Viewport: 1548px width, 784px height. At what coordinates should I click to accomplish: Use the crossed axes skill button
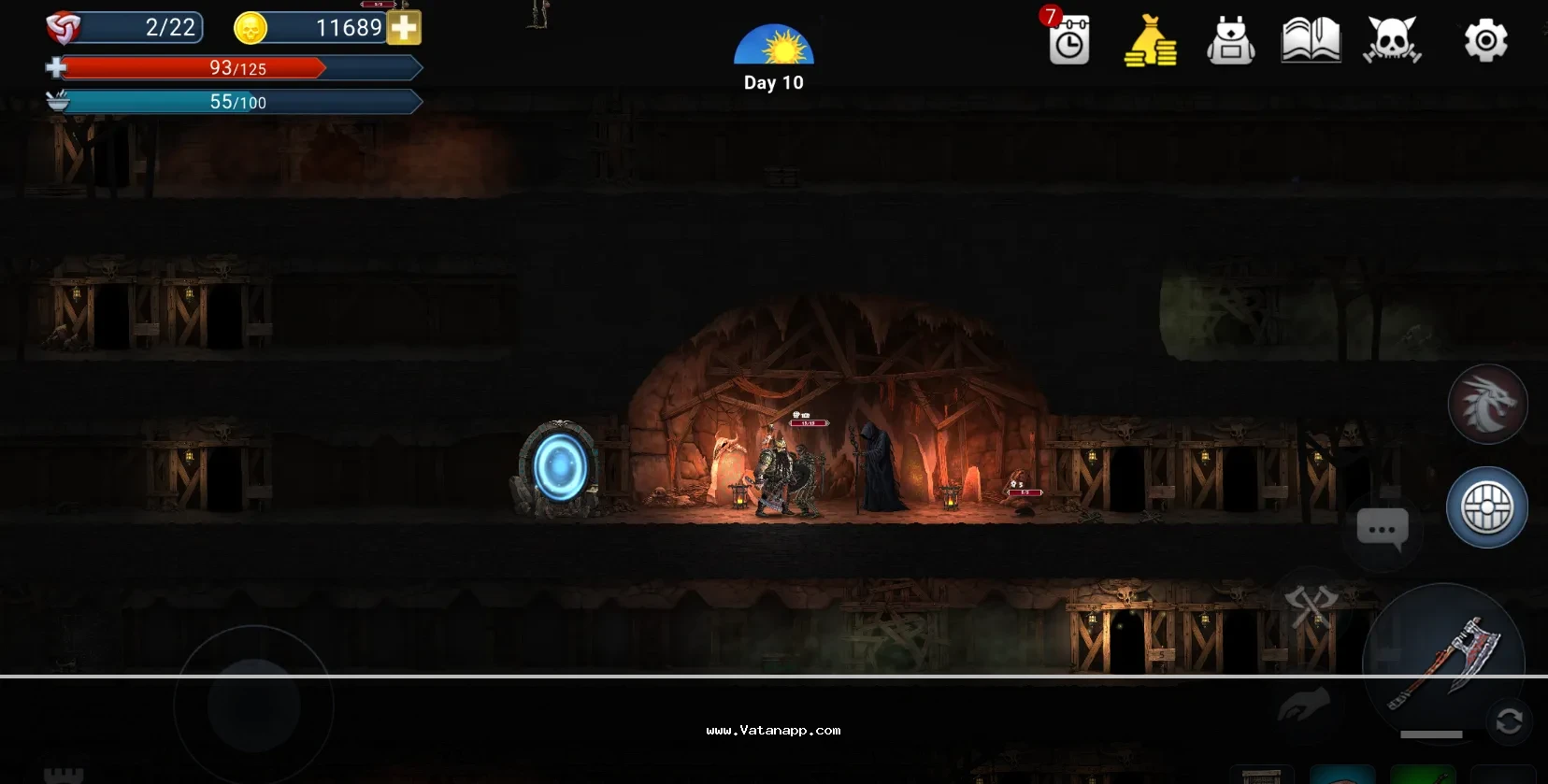click(1311, 606)
